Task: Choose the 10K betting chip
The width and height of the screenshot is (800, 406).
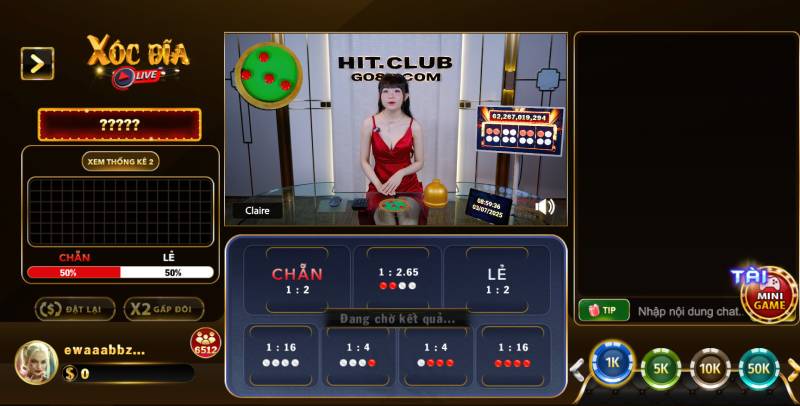Action: point(710,368)
